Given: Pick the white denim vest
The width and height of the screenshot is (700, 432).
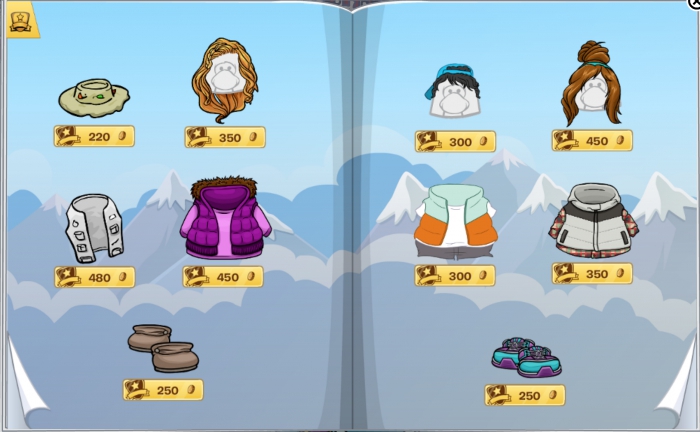Looking at the screenshot, I should (94, 228).
